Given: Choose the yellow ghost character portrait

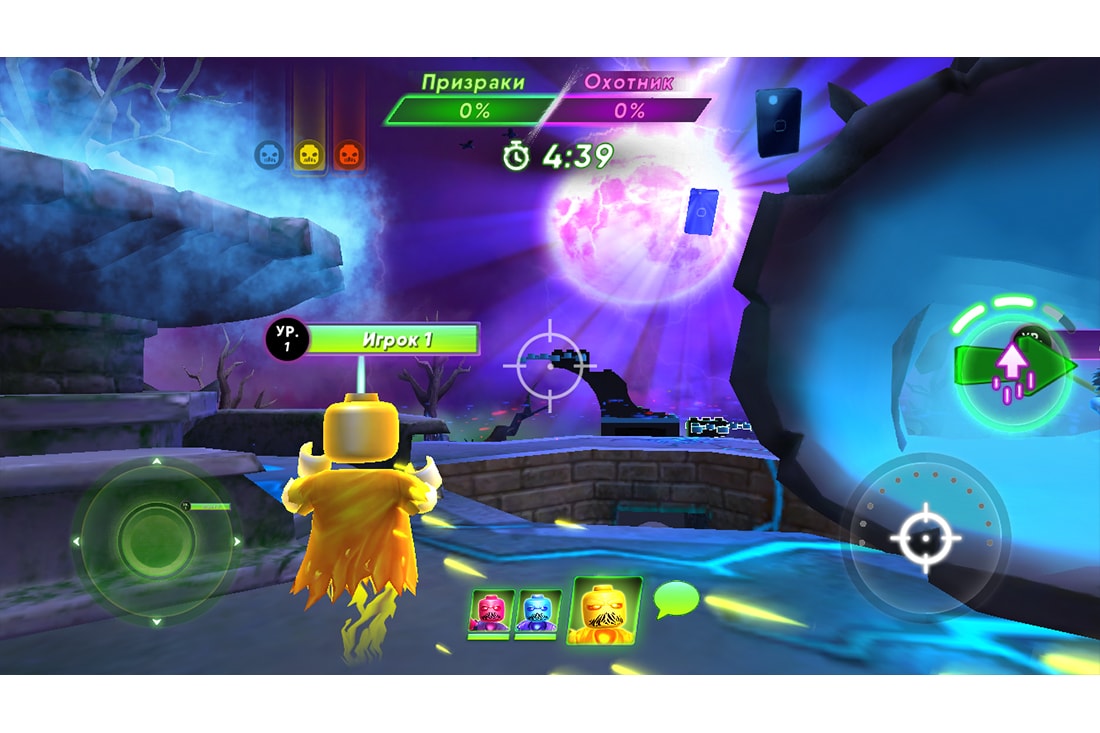Looking at the screenshot, I should pos(604,610).
